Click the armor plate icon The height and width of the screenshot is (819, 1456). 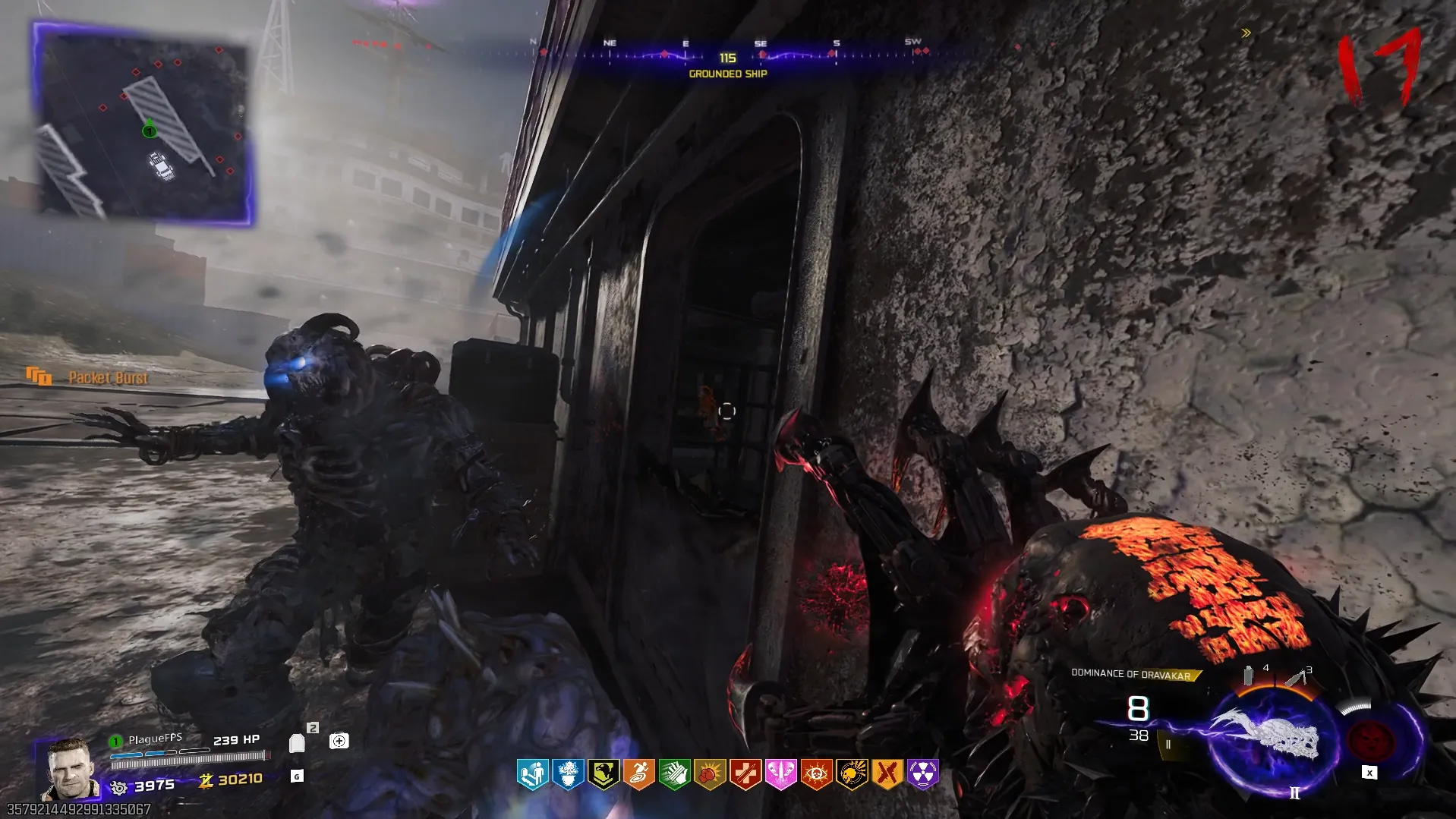(x=297, y=743)
